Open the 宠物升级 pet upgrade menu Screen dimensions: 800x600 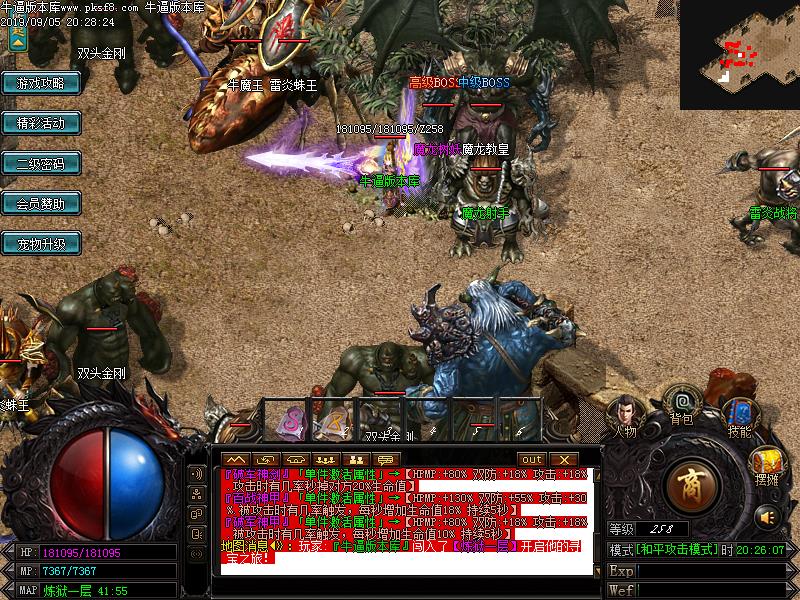click(40, 244)
